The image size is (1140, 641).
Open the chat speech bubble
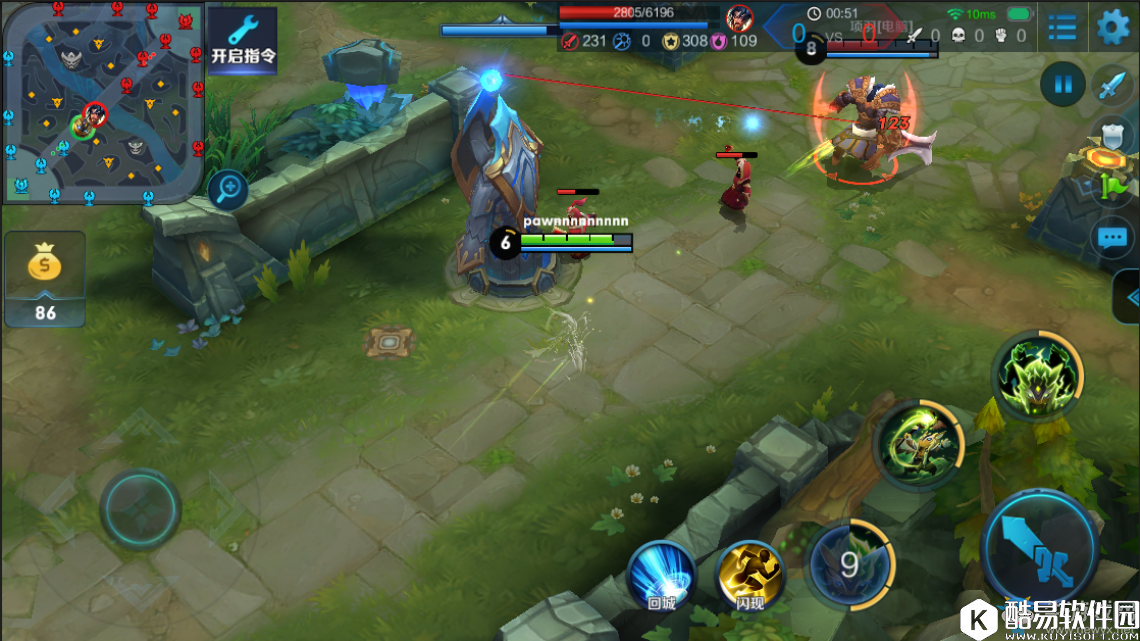pyautogui.click(x=1112, y=238)
